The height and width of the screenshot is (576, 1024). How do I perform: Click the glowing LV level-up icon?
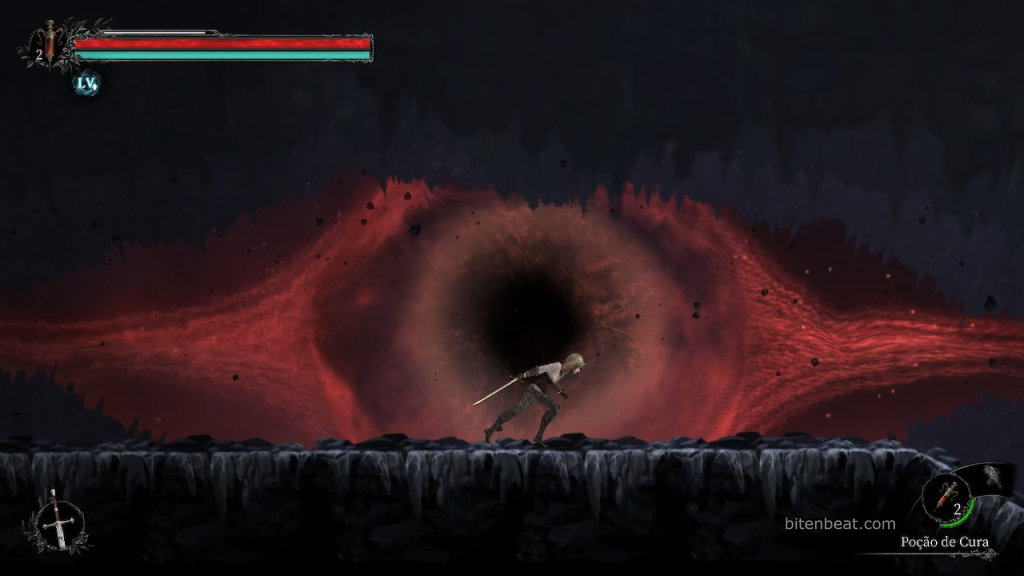(87, 83)
